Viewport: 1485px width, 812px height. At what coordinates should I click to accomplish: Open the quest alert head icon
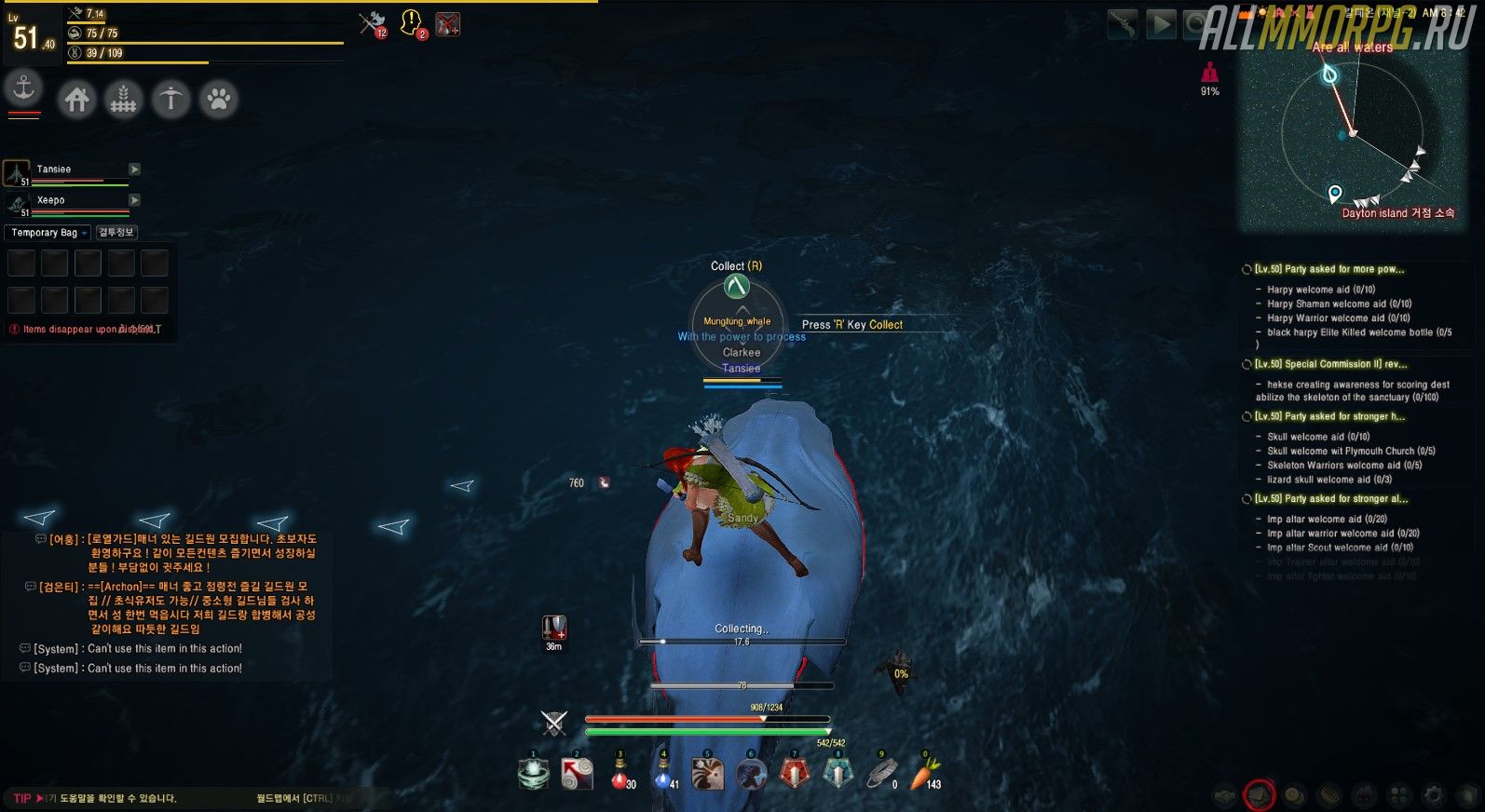click(x=411, y=23)
